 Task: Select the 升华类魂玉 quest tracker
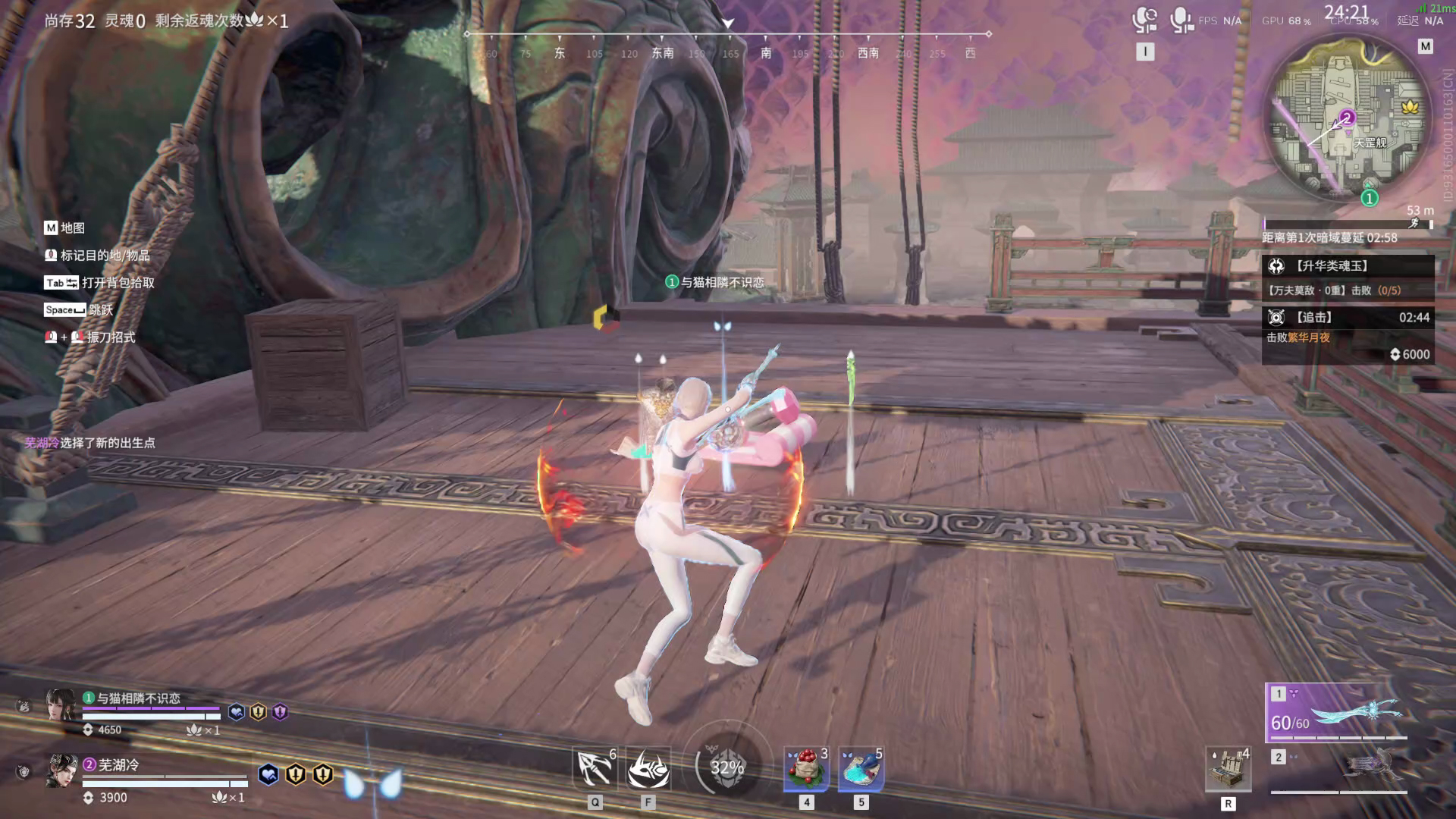pyautogui.click(x=1348, y=277)
